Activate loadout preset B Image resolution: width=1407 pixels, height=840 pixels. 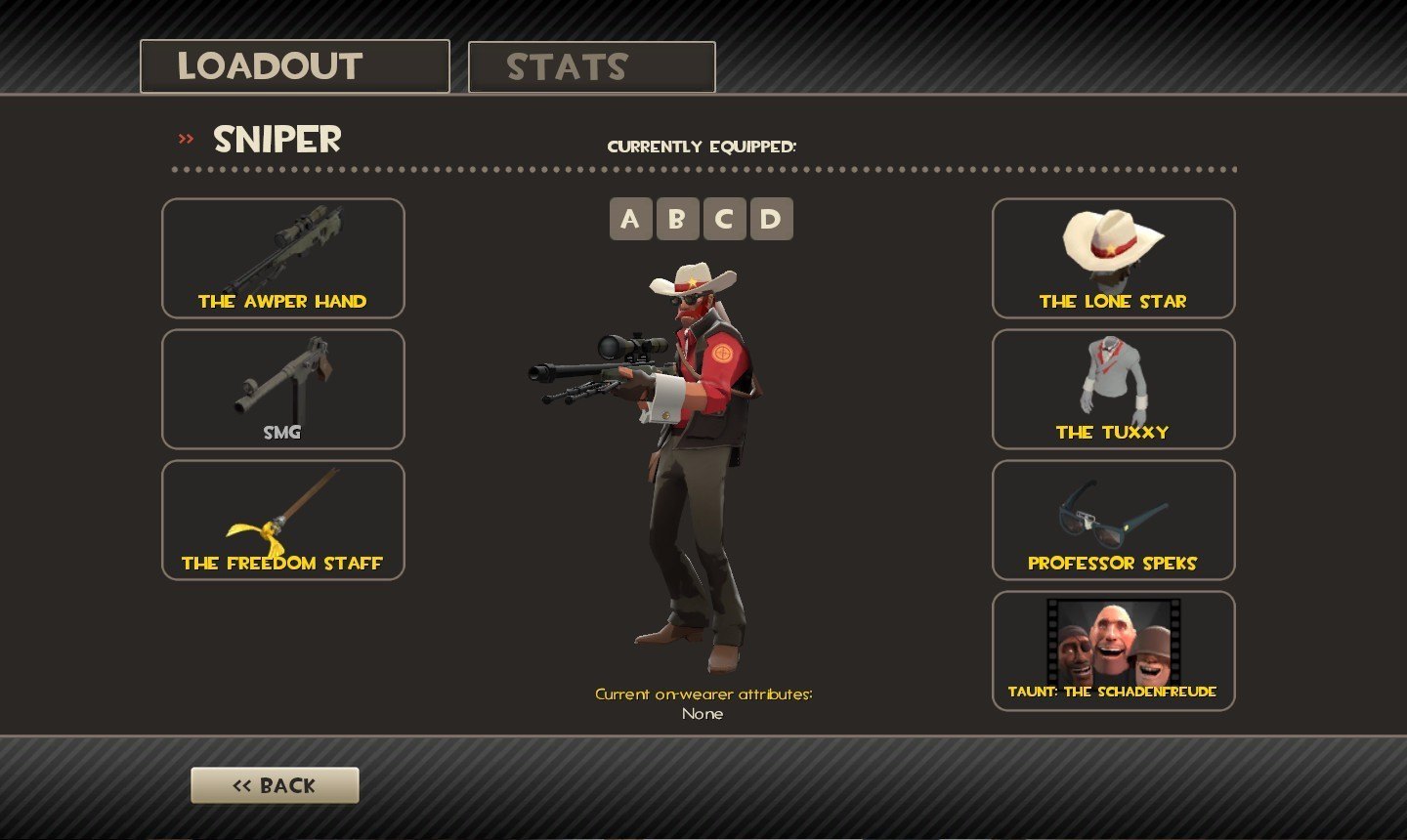tap(677, 219)
